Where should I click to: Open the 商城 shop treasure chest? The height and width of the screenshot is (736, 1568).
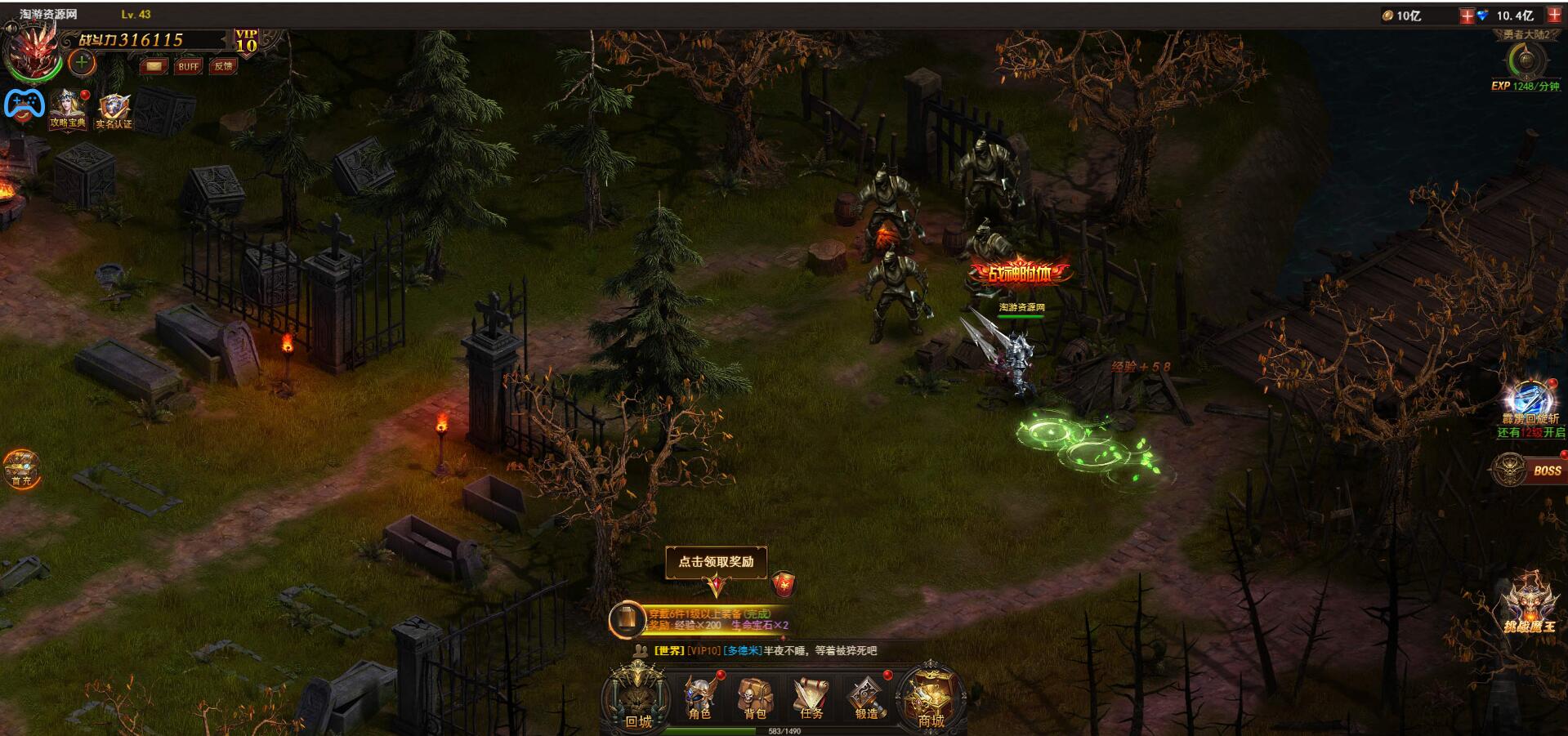click(x=931, y=699)
